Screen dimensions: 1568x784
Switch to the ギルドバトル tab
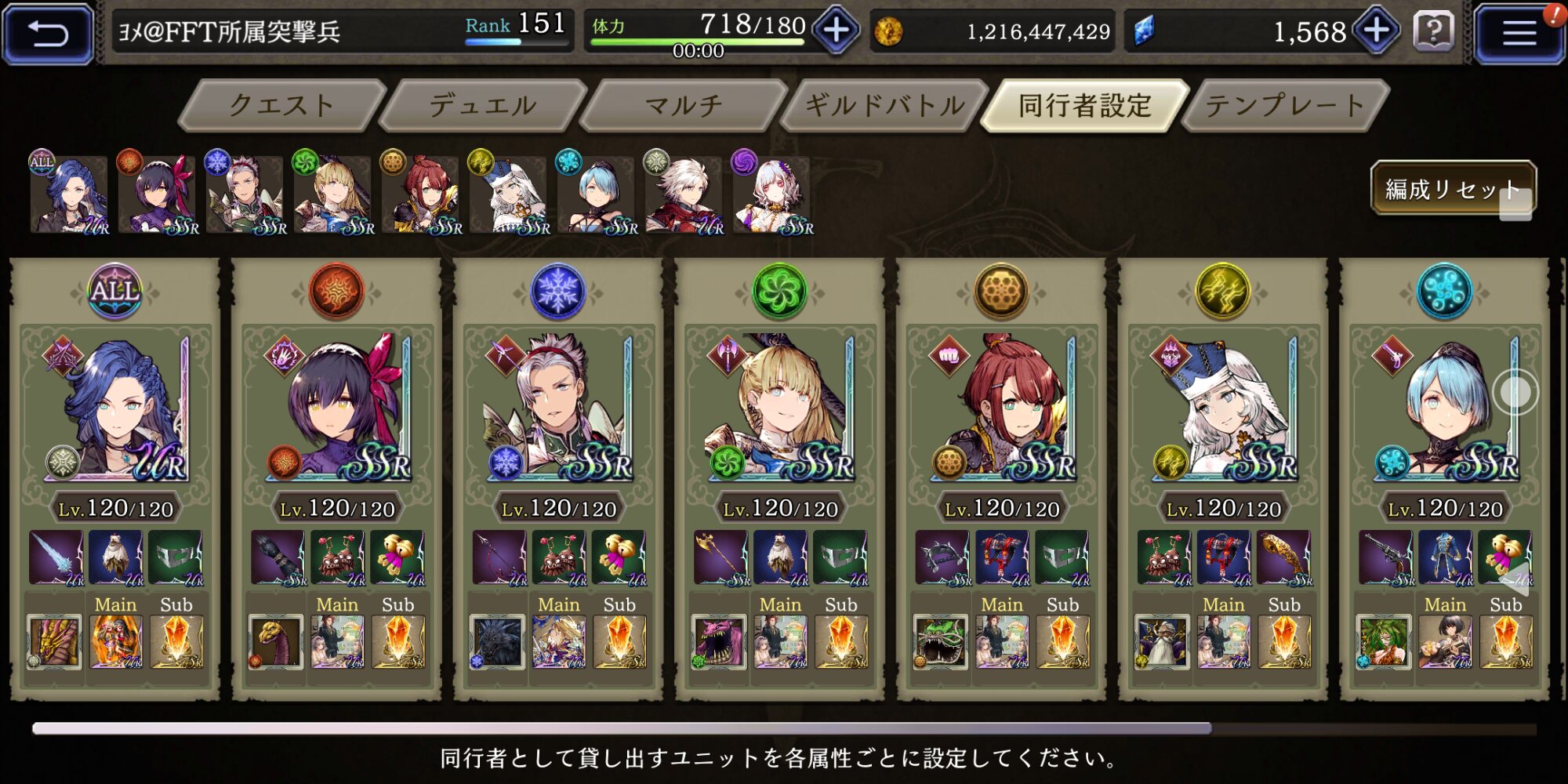click(884, 105)
